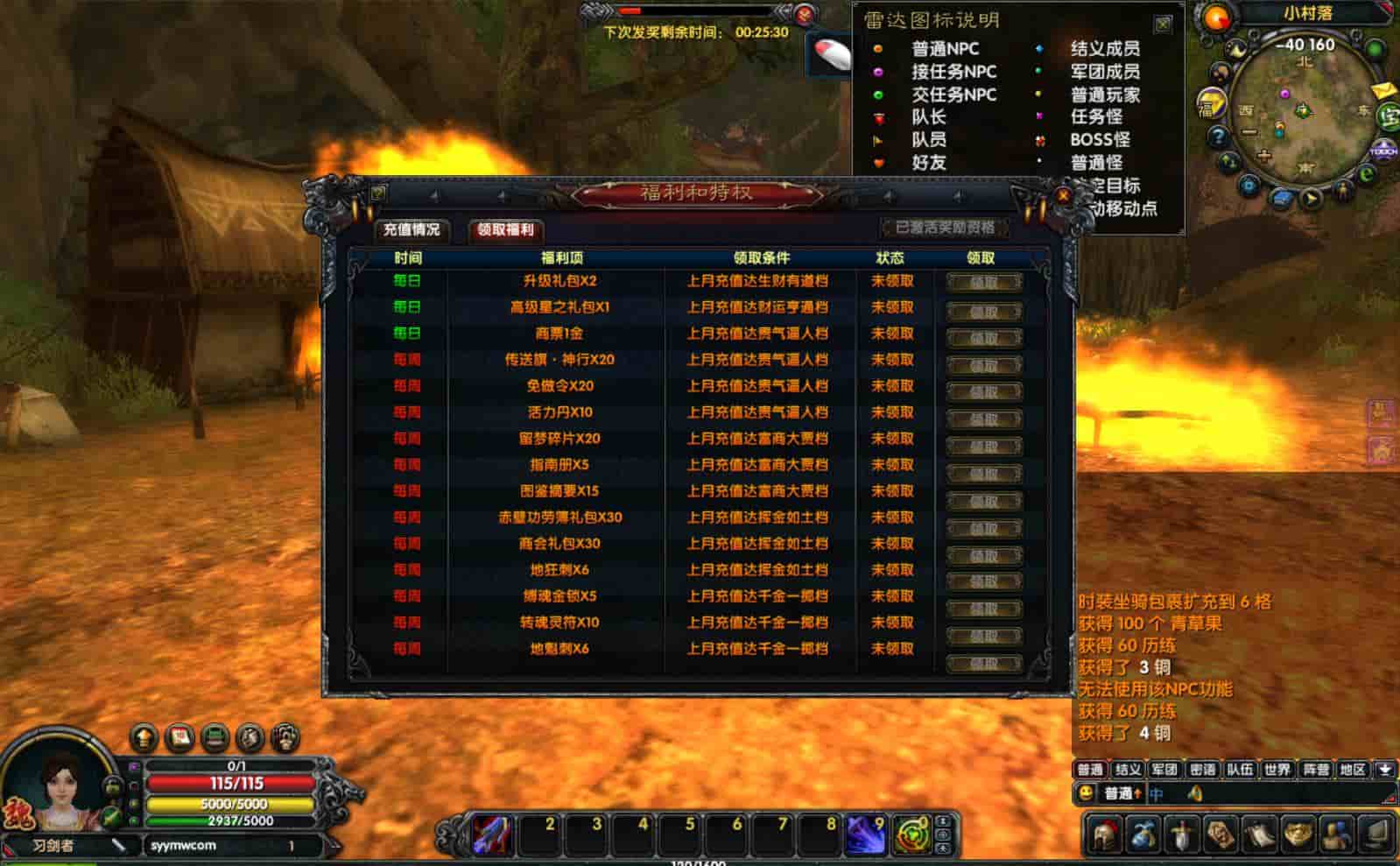Viewport: 1400px width, 866px height.
Task: Claim the 商票1金 reward
Action: click(983, 337)
